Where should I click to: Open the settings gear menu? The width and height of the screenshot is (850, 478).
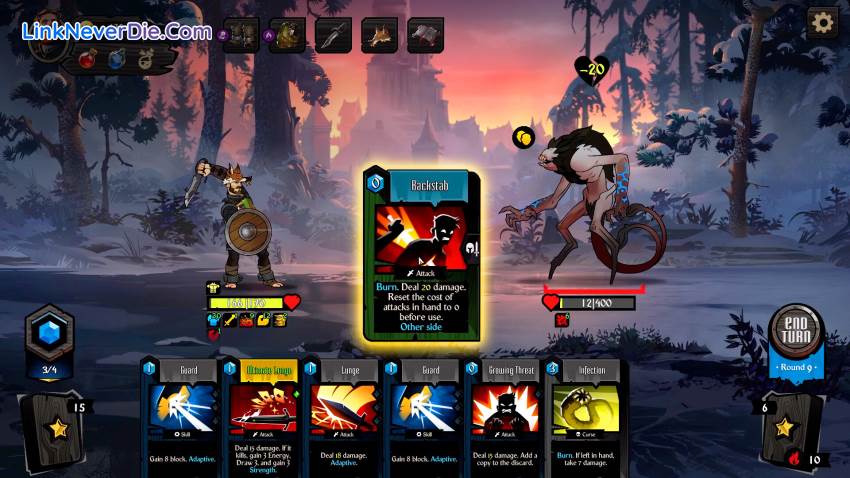point(822,22)
